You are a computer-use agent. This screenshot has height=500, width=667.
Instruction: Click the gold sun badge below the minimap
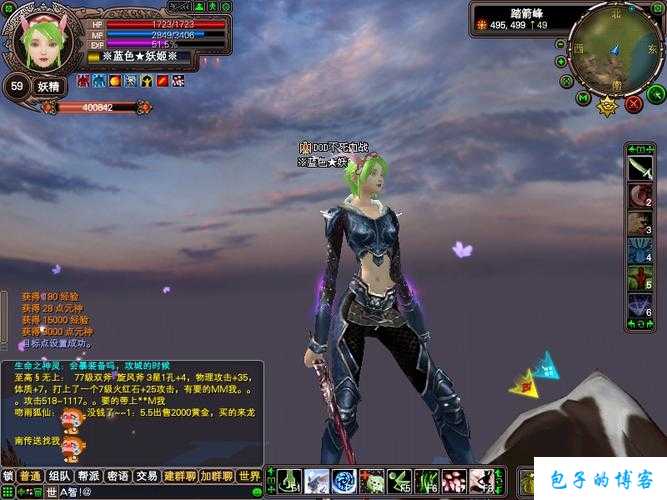[x=608, y=104]
